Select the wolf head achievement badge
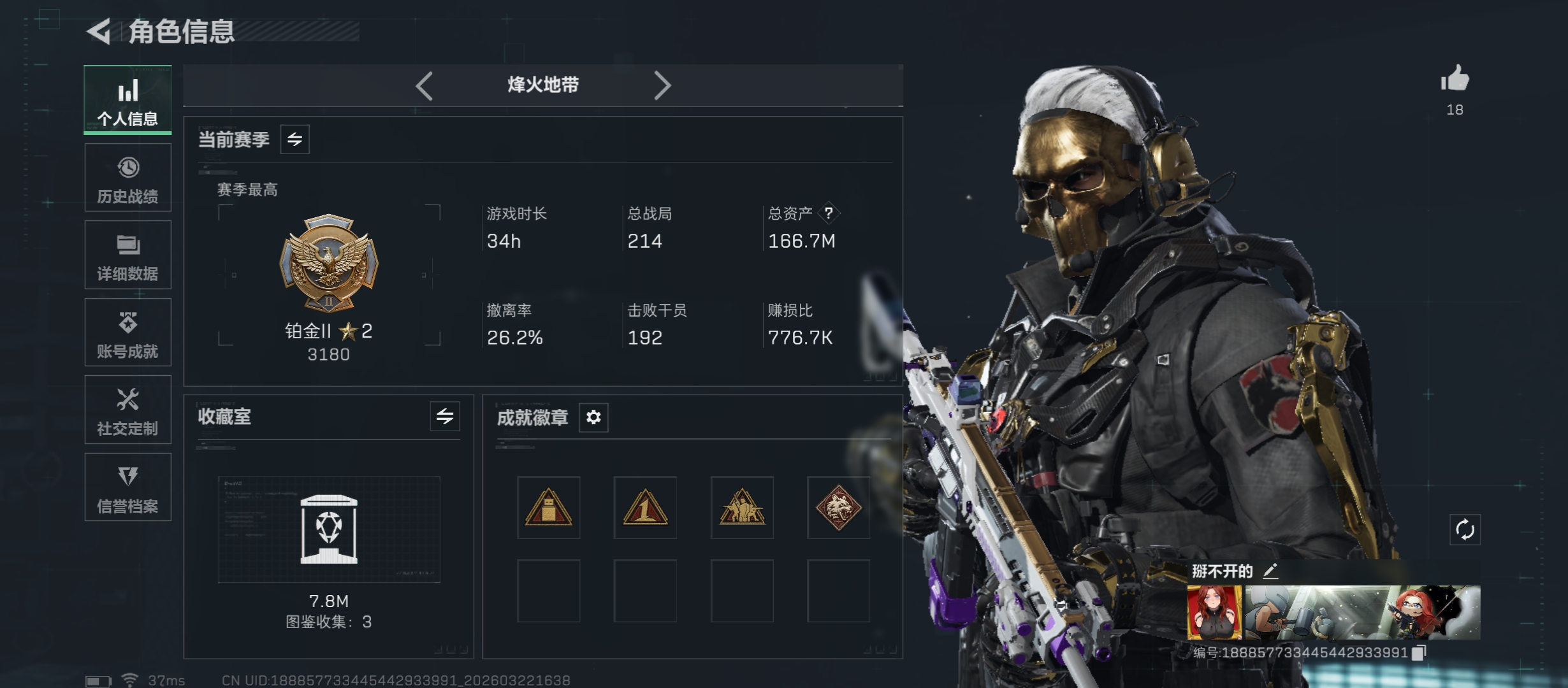Image resolution: width=1568 pixels, height=688 pixels. (x=838, y=508)
